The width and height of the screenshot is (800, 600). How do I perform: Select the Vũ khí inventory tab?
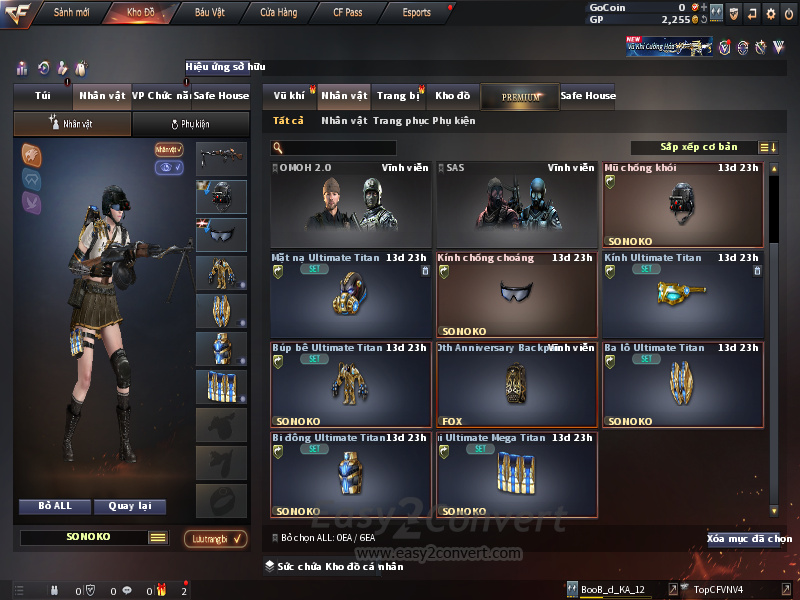(x=290, y=96)
